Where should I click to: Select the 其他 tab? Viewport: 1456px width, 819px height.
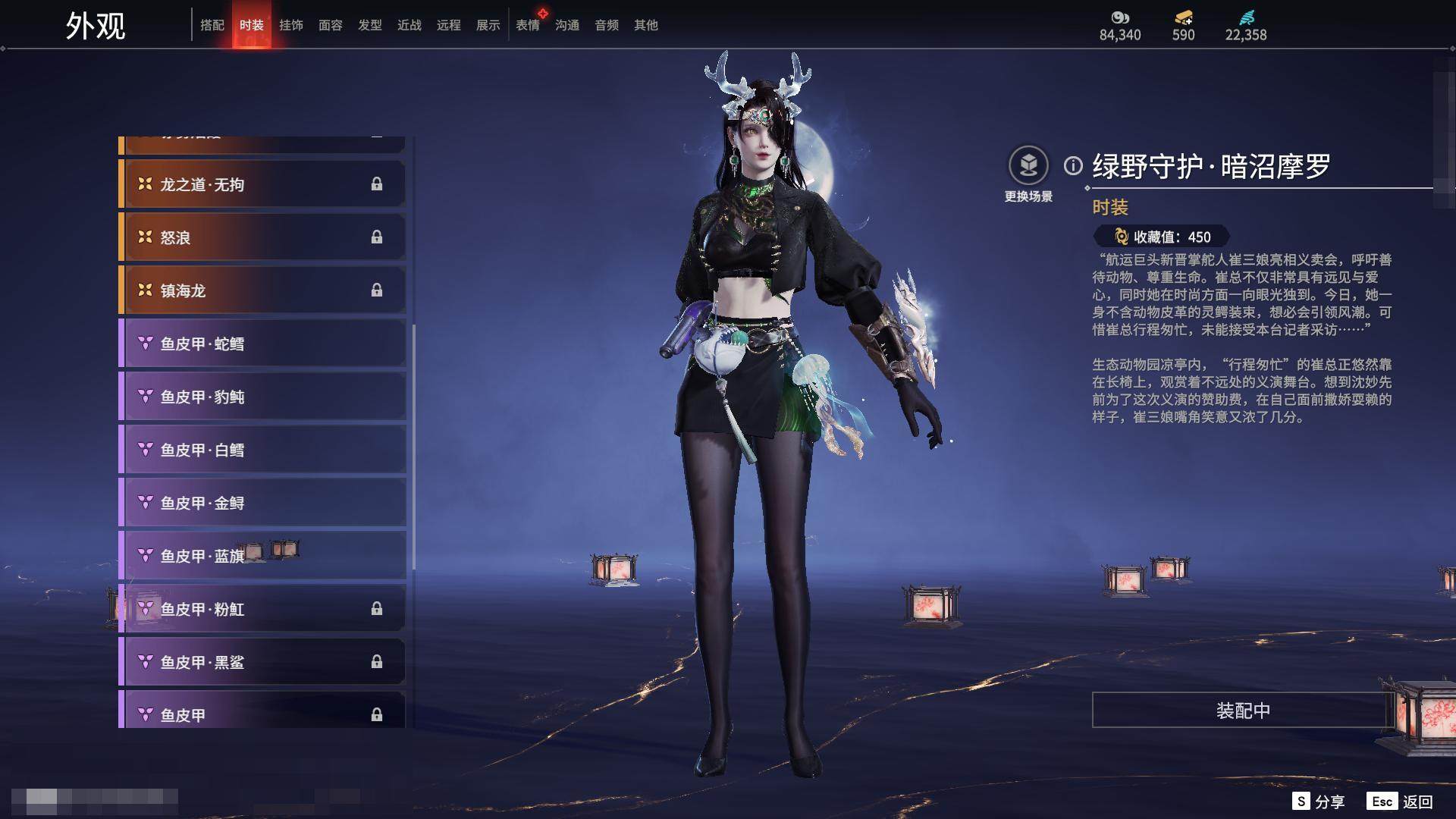pyautogui.click(x=646, y=25)
